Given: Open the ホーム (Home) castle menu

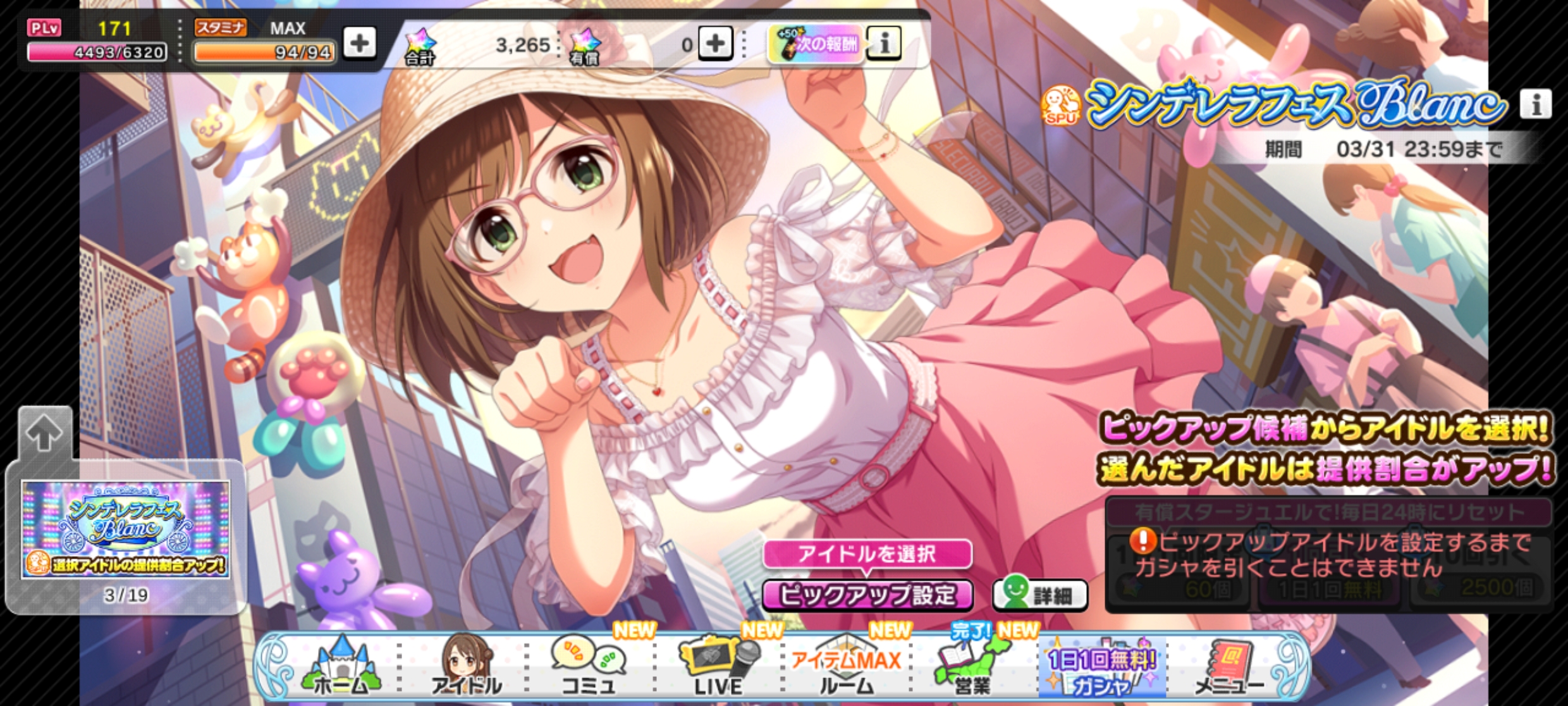Looking at the screenshot, I should tap(341, 667).
